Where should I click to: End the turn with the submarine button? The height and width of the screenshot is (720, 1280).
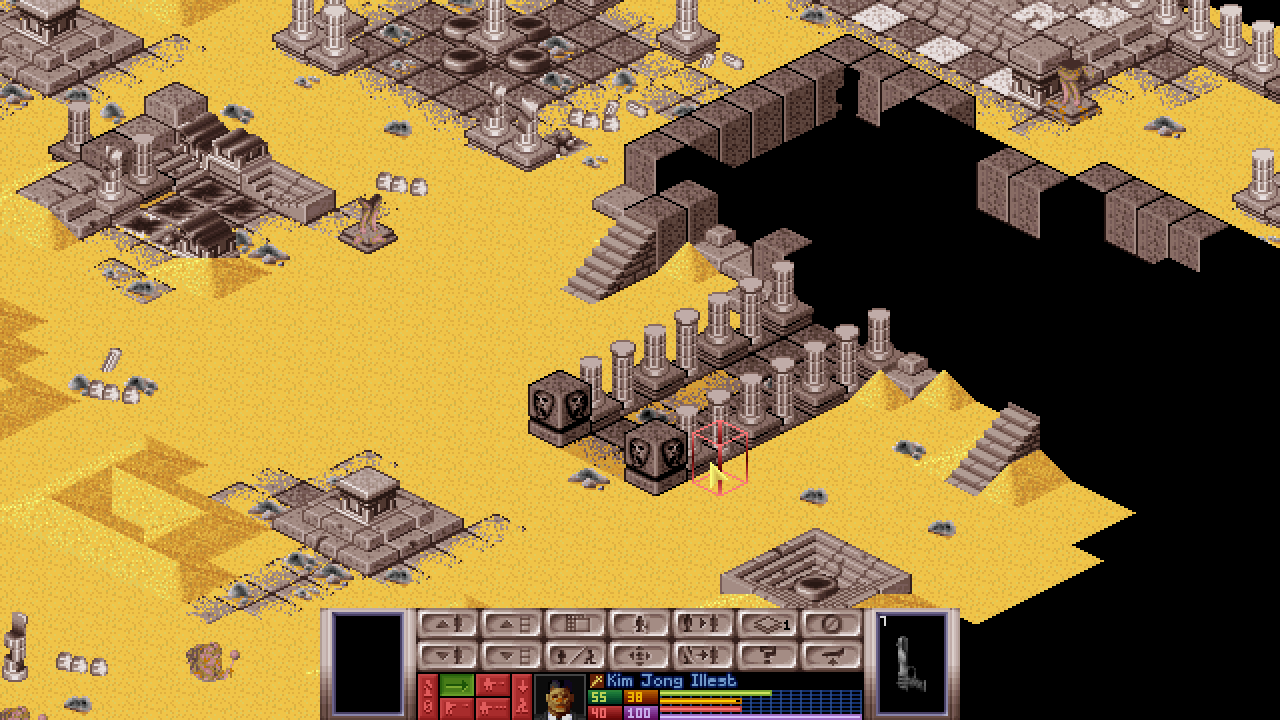(832, 656)
